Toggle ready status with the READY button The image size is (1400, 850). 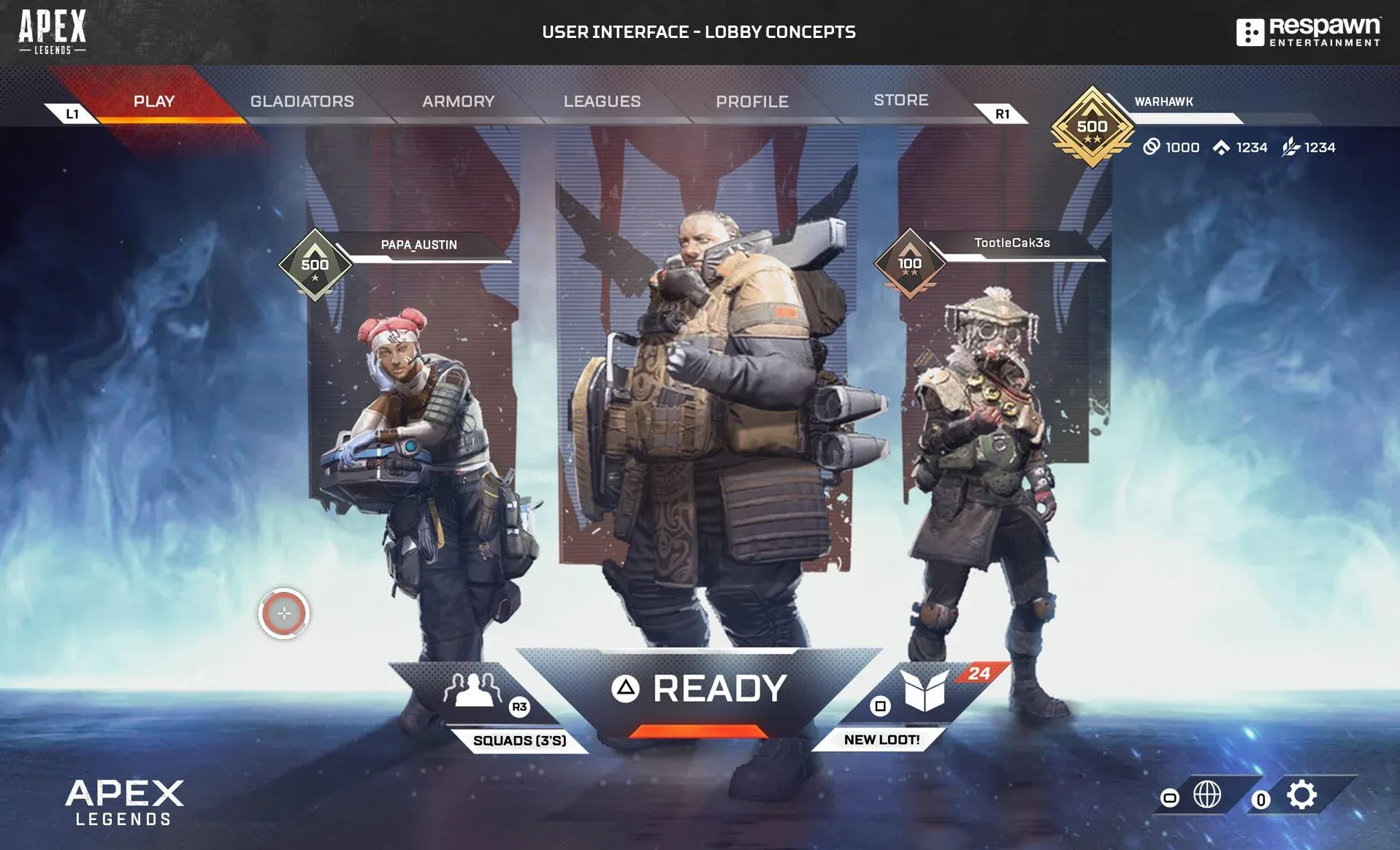700,687
